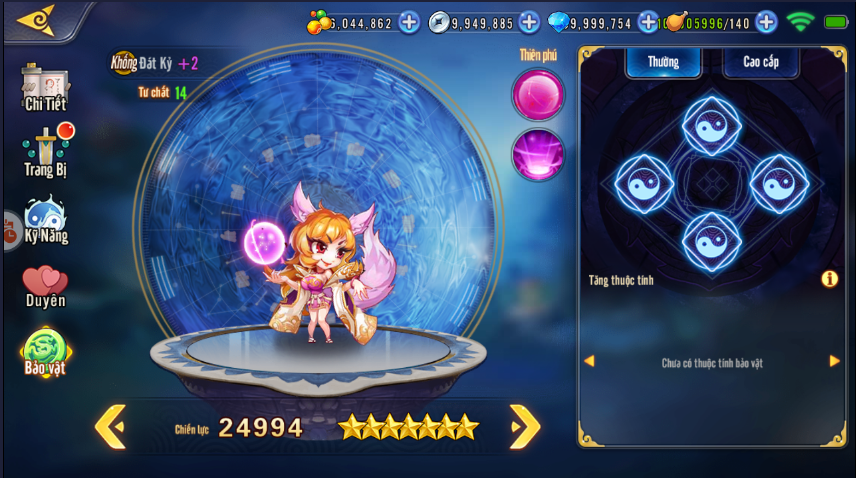This screenshot has width=856, height=478.
Task: Select the purple flame Thiên phú talent
Action: pyautogui.click(x=538, y=155)
